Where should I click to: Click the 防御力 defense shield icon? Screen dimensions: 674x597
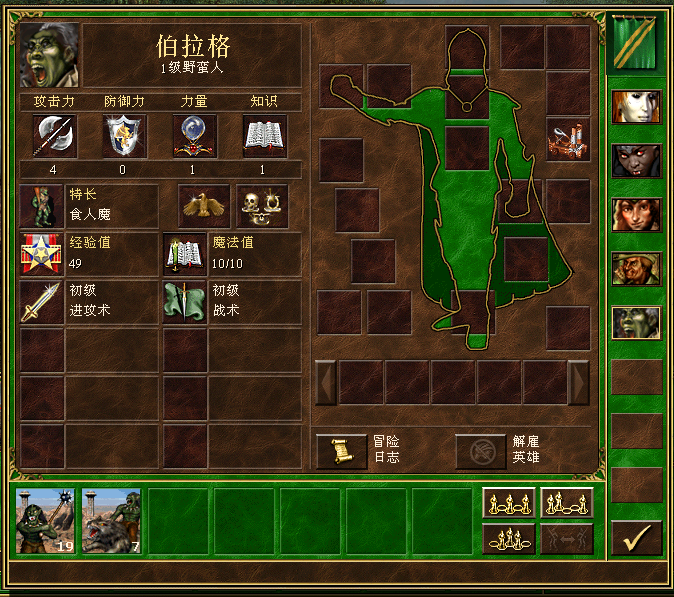click(125, 136)
